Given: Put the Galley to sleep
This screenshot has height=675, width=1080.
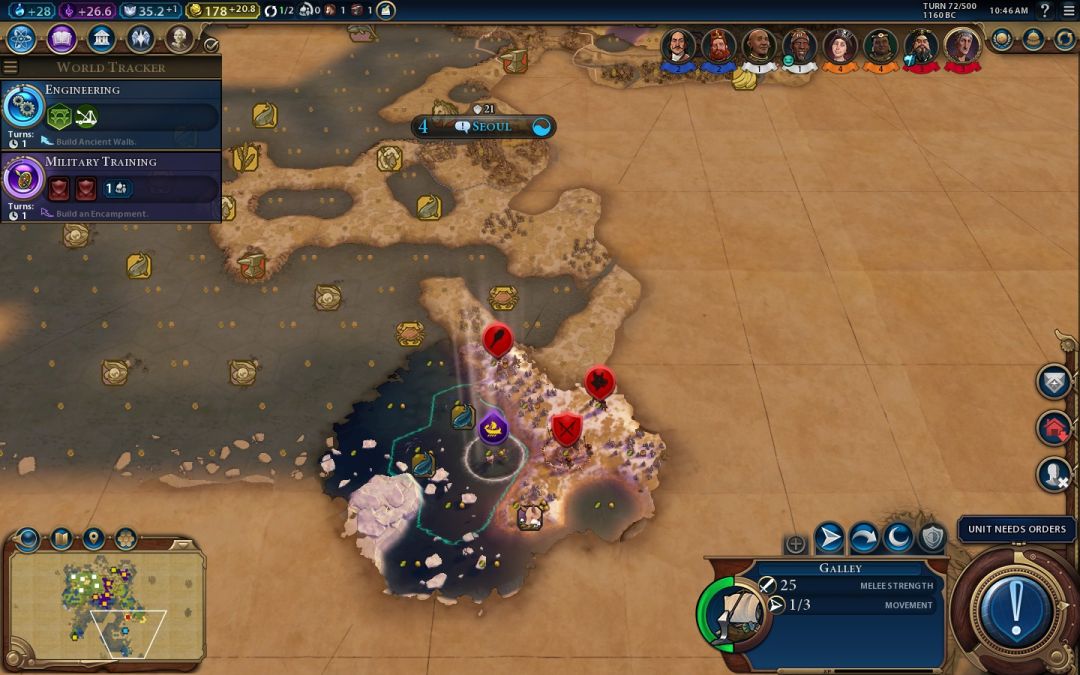Looking at the screenshot, I should (x=898, y=538).
